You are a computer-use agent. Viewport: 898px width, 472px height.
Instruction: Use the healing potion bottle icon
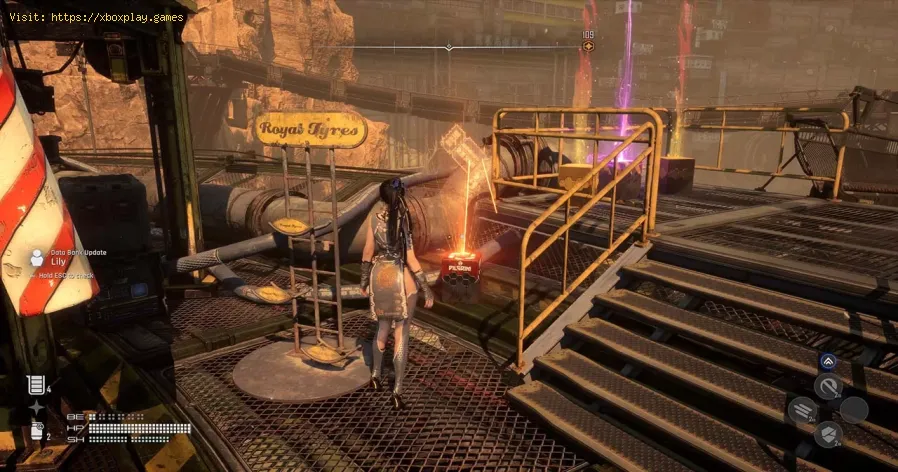[36, 431]
